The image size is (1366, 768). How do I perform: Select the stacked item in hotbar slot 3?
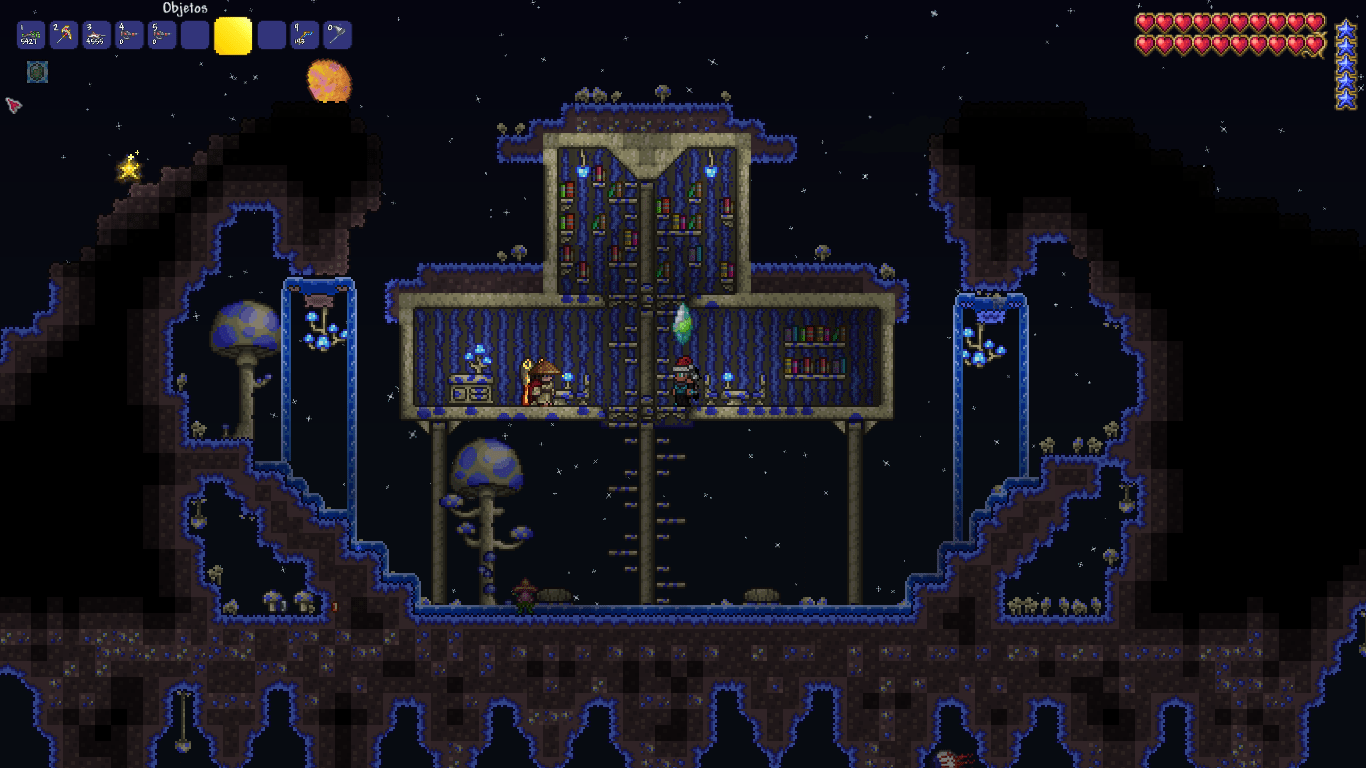[95, 34]
